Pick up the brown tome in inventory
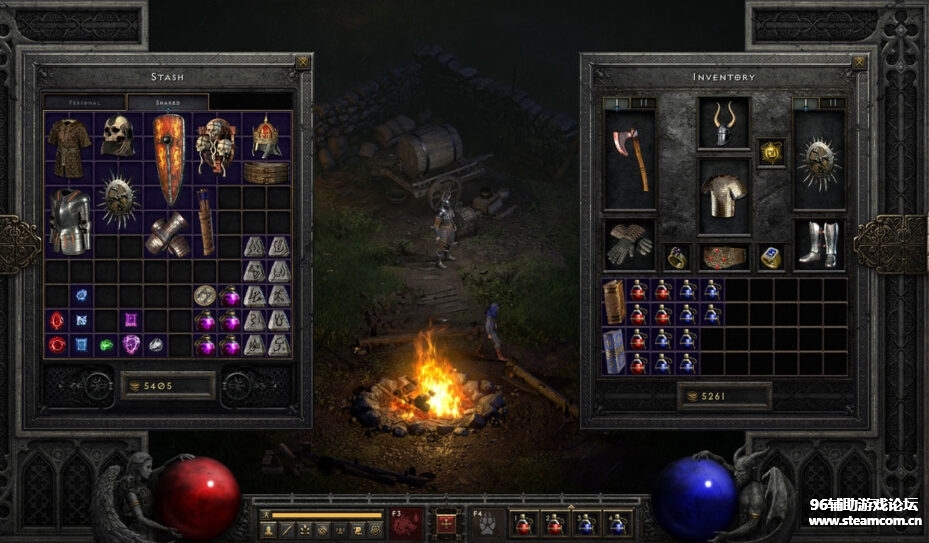 click(x=613, y=301)
